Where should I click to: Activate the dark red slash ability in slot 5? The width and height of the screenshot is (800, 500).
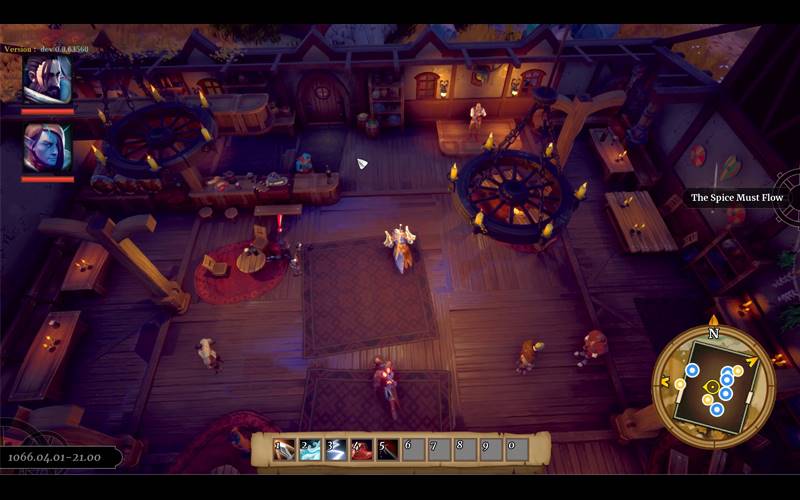[x=388, y=450]
